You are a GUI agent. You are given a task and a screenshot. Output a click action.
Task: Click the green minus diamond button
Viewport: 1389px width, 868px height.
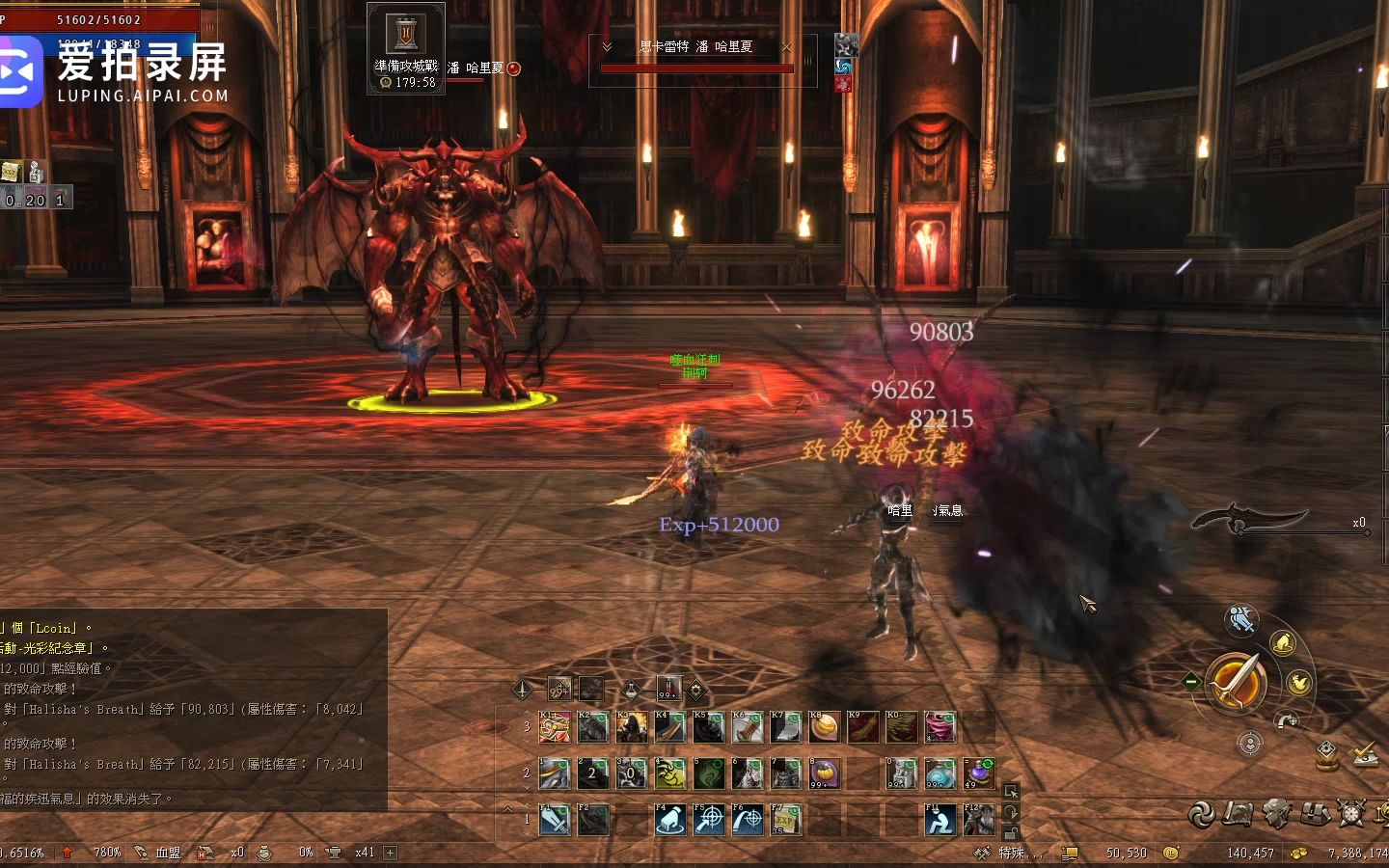(x=1191, y=681)
